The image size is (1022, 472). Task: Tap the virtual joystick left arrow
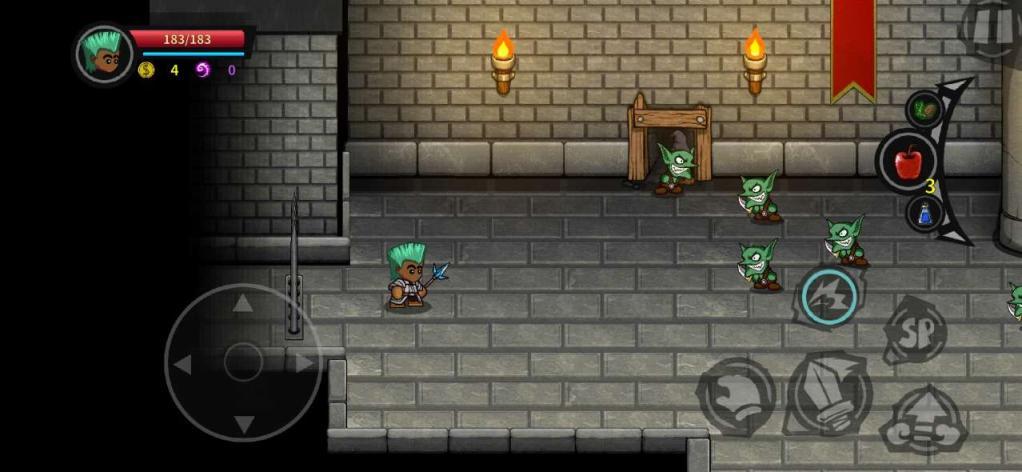[x=183, y=365]
